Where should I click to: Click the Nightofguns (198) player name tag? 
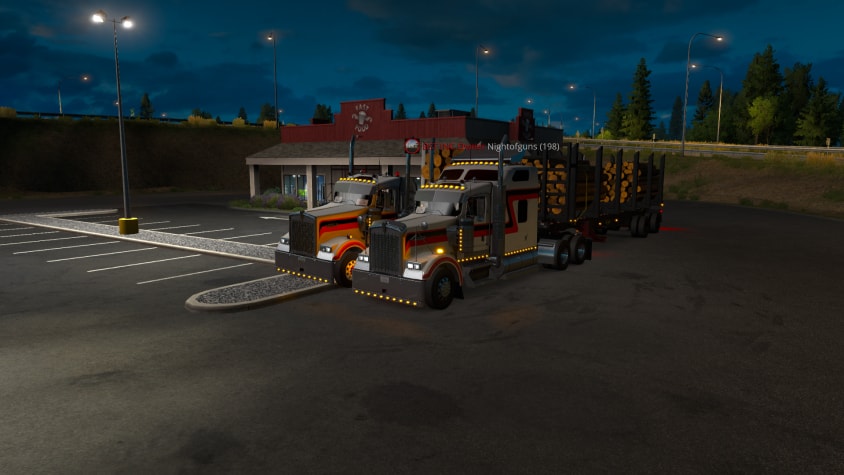(x=523, y=146)
